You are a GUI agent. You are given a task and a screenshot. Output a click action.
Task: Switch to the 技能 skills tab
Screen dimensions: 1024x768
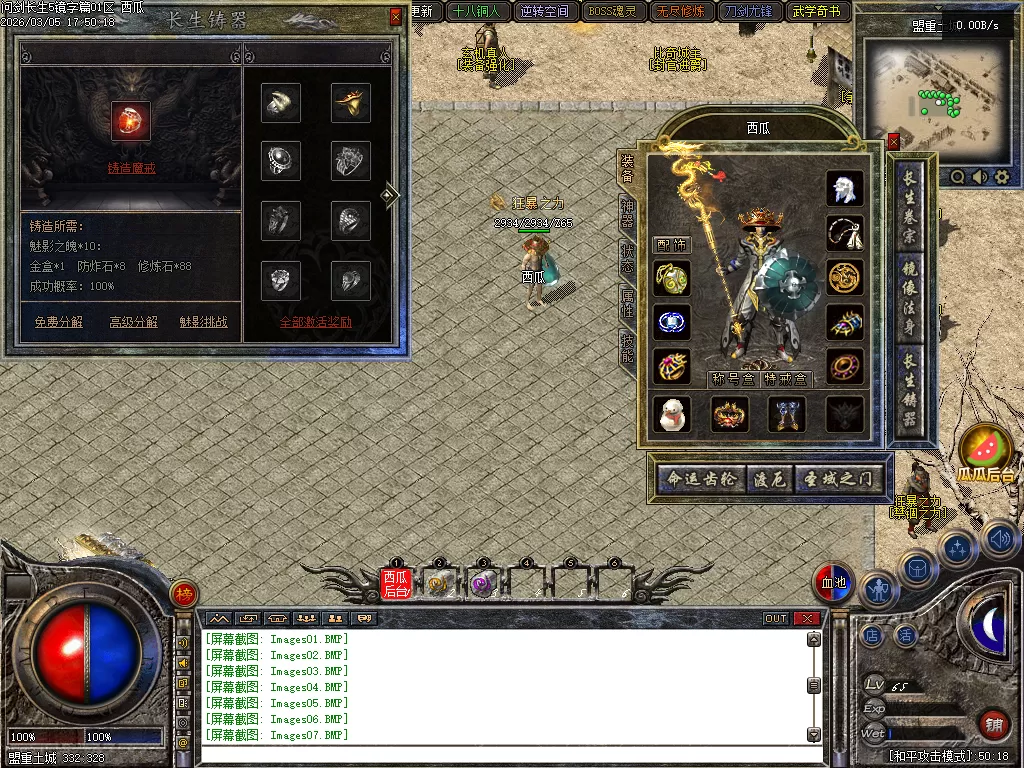tap(627, 346)
